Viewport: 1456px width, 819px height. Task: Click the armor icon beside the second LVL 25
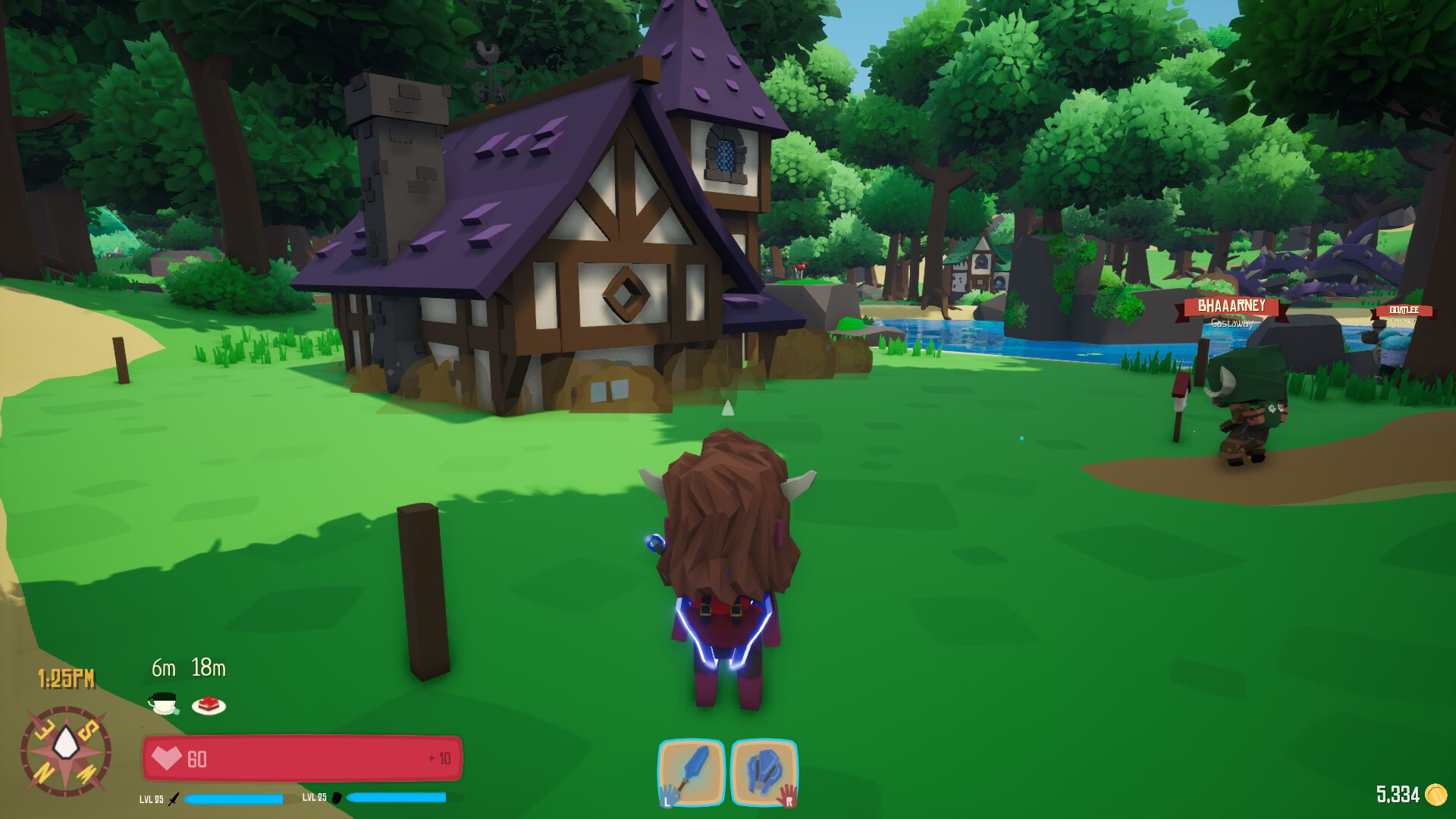[x=338, y=798]
